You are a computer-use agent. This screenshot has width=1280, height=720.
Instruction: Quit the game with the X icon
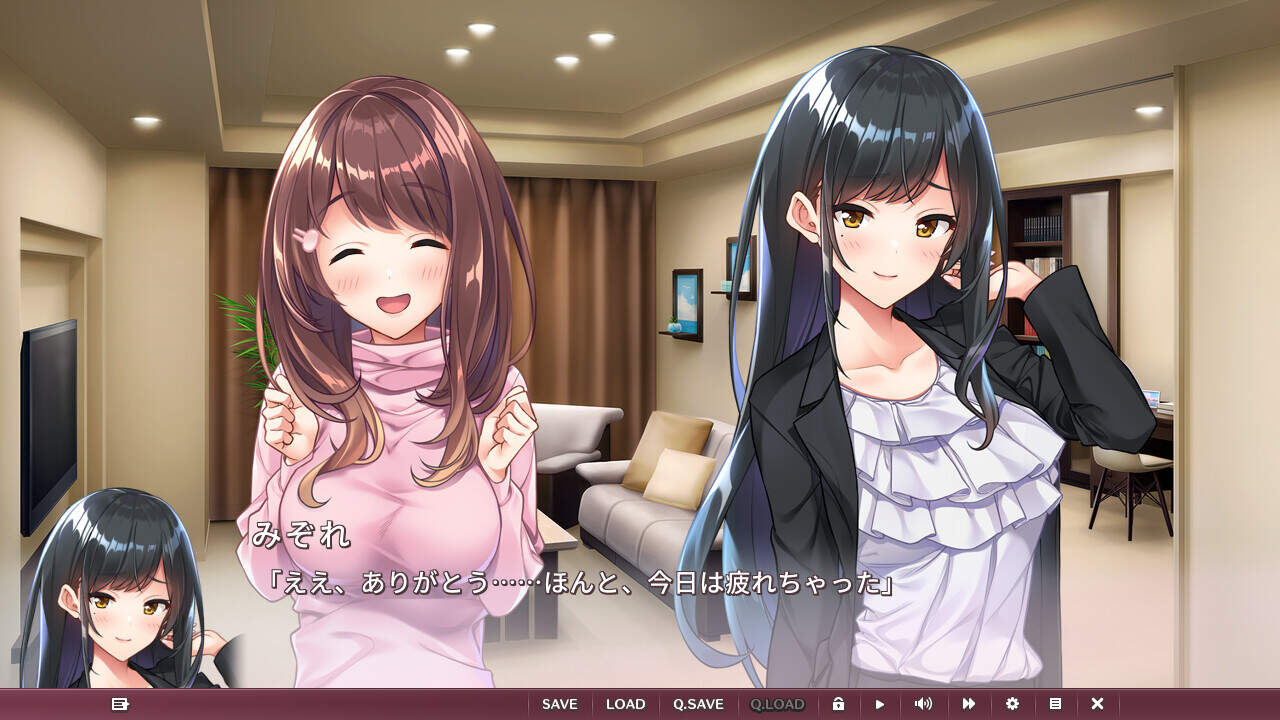click(x=1097, y=704)
